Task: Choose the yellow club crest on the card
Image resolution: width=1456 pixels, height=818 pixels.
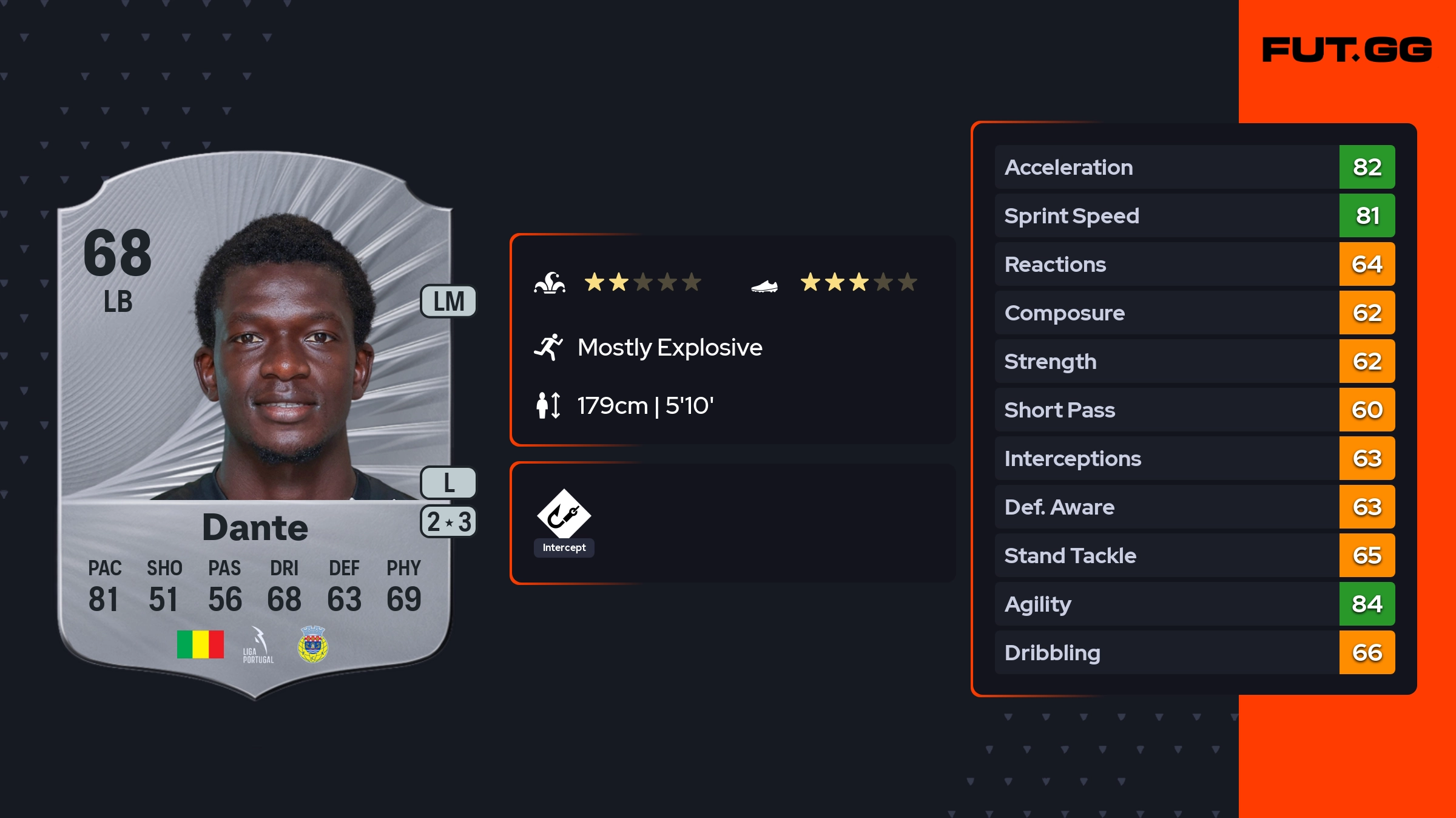Action: pos(313,644)
